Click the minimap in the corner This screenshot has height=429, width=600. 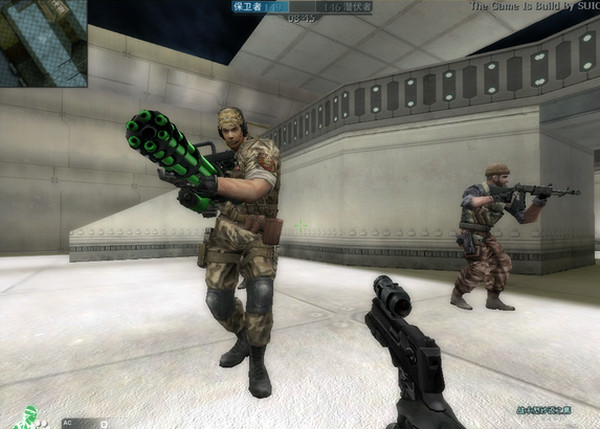43,42
